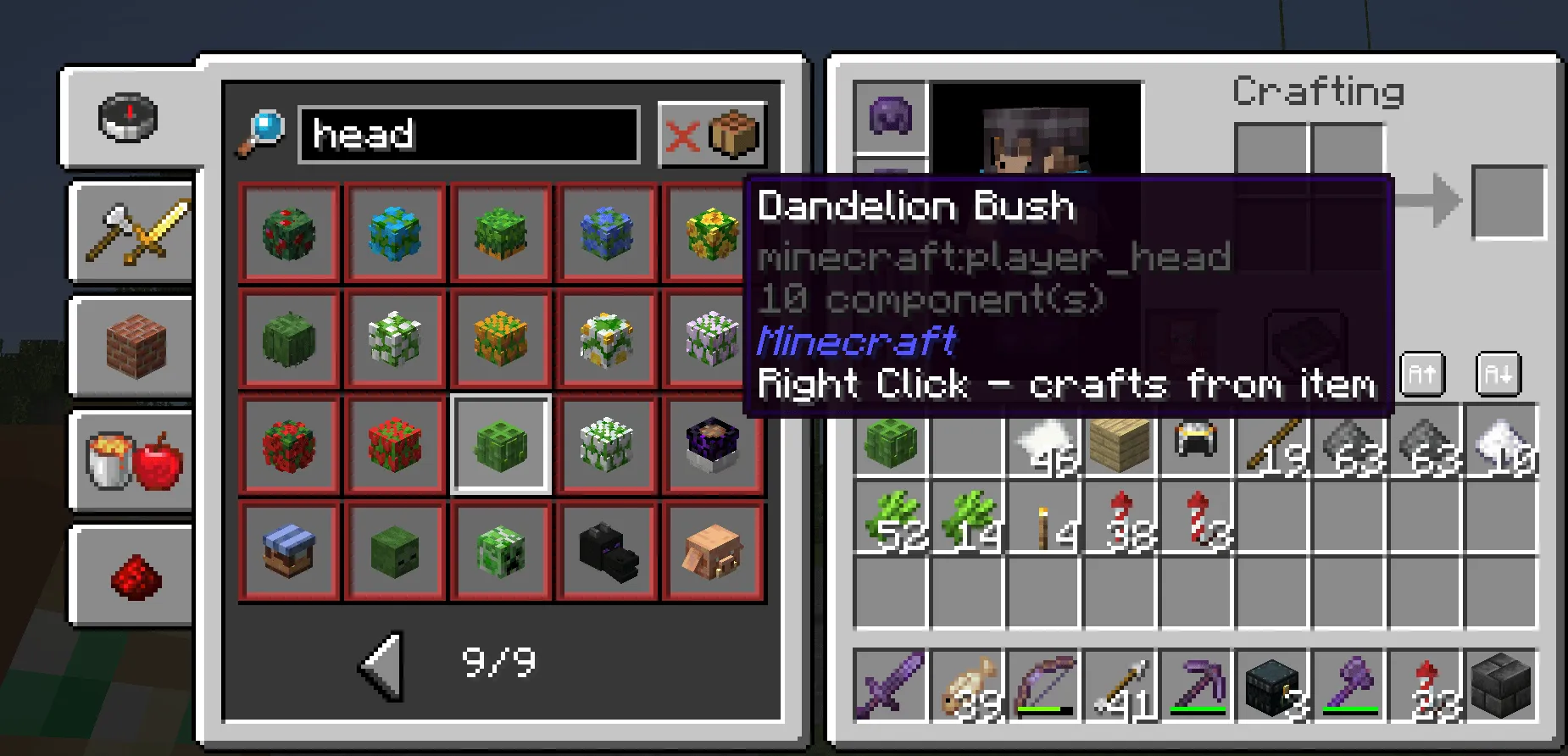Select the creeper head item
This screenshot has width=1568, height=756.
pyautogui.click(x=501, y=550)
